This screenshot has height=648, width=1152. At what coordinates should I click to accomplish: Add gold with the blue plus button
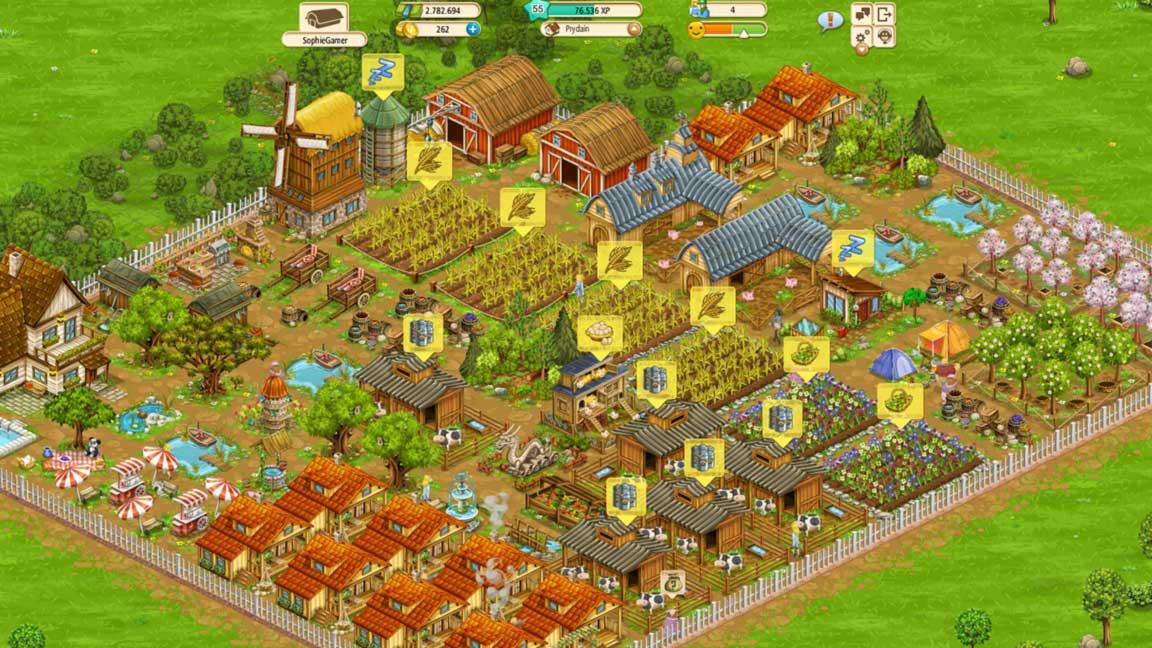point(473,29)
